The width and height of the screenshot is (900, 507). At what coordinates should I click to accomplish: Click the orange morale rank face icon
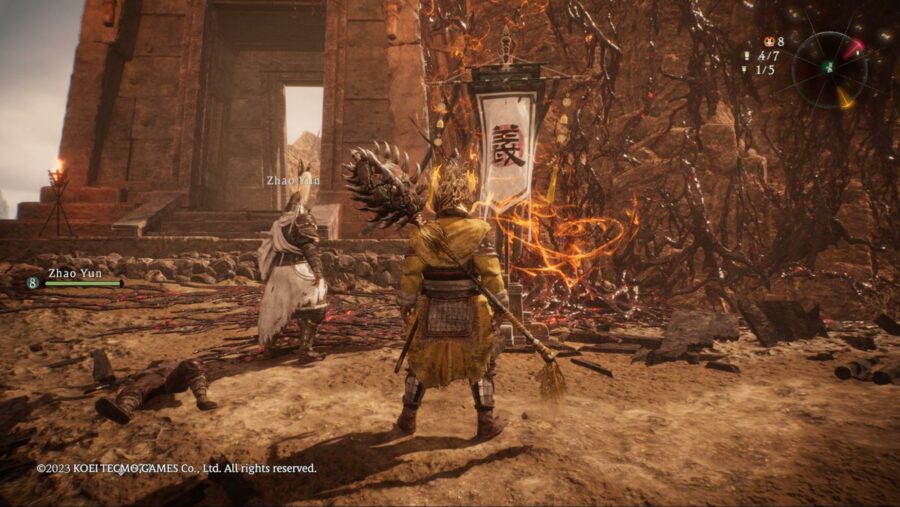[x=769, y=42]
